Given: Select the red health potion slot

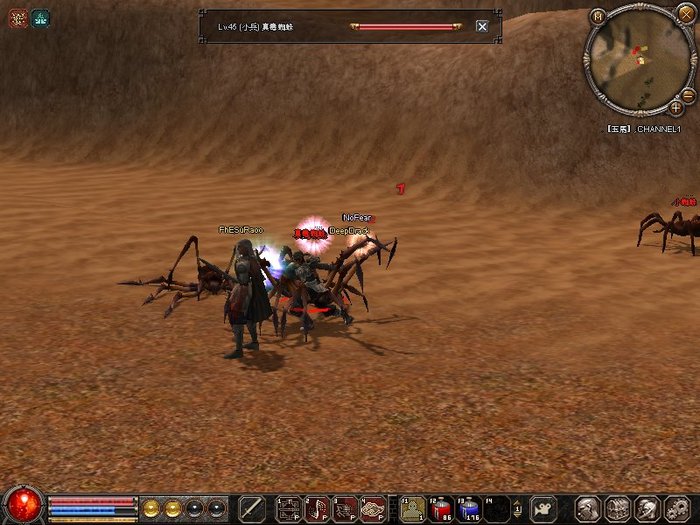Looking at the screenshot, I should [x=441, y=509].
